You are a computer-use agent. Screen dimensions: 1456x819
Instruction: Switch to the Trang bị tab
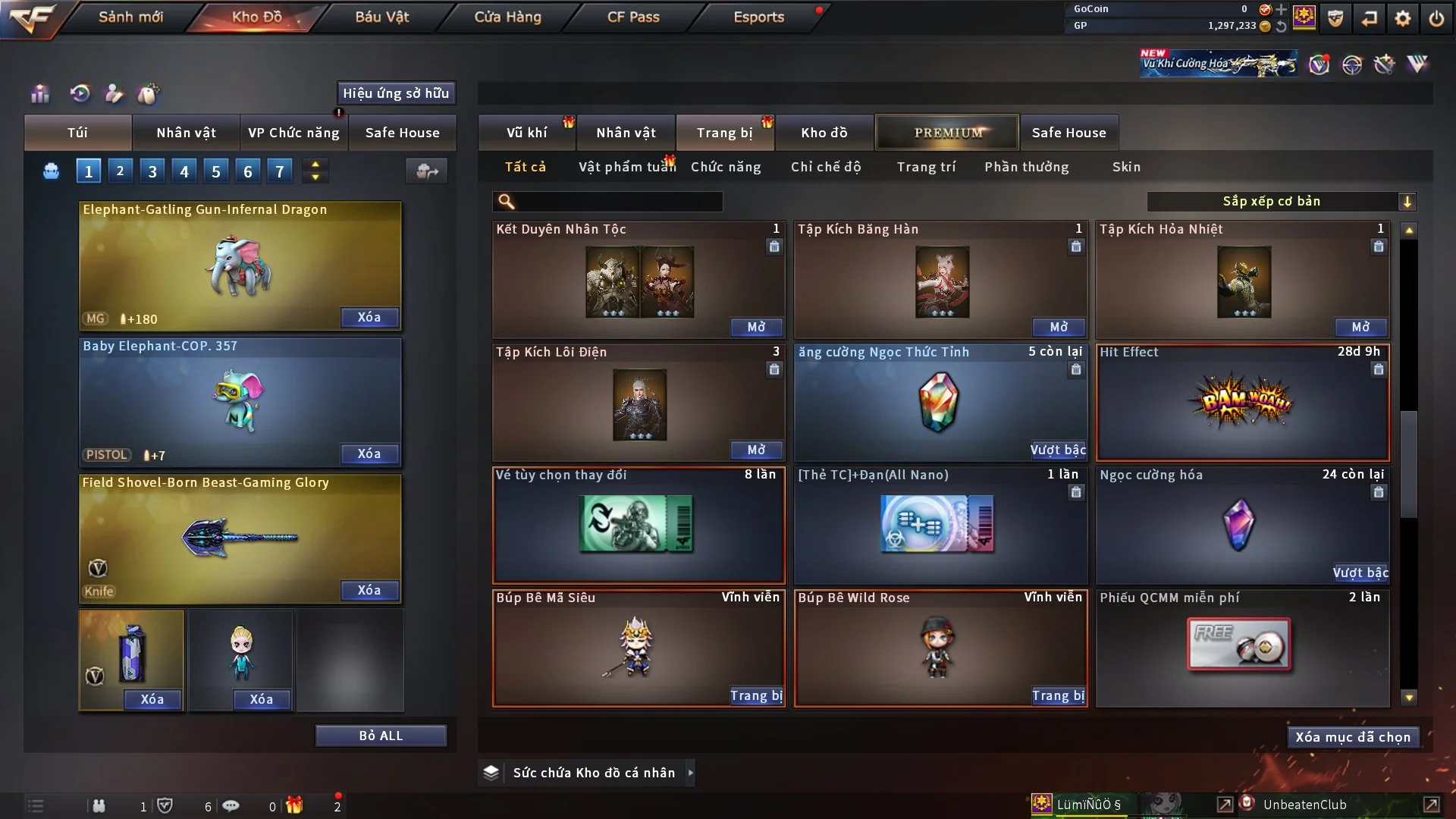(x=724, y=133)
